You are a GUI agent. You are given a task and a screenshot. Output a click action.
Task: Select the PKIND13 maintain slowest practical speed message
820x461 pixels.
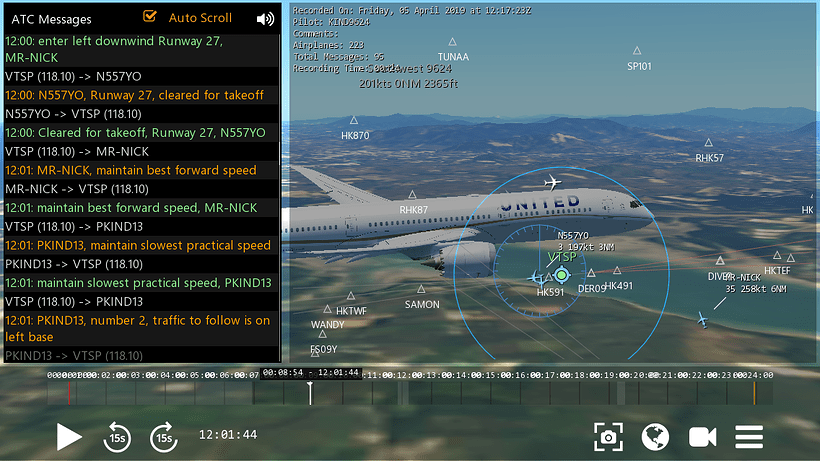[x=138, y=245]
